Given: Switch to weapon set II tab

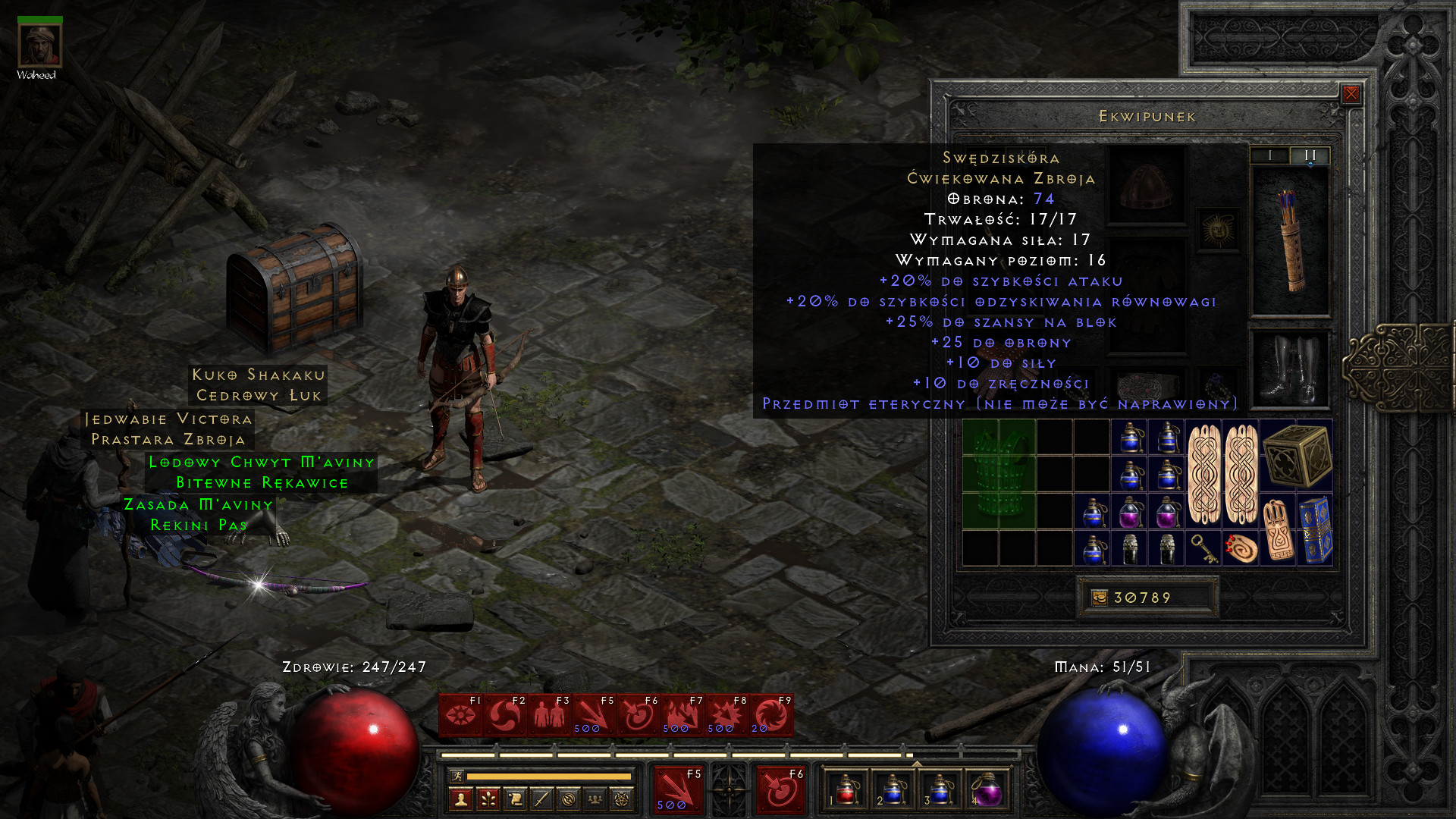Looking at the screenshot, I should (1310, 155).
